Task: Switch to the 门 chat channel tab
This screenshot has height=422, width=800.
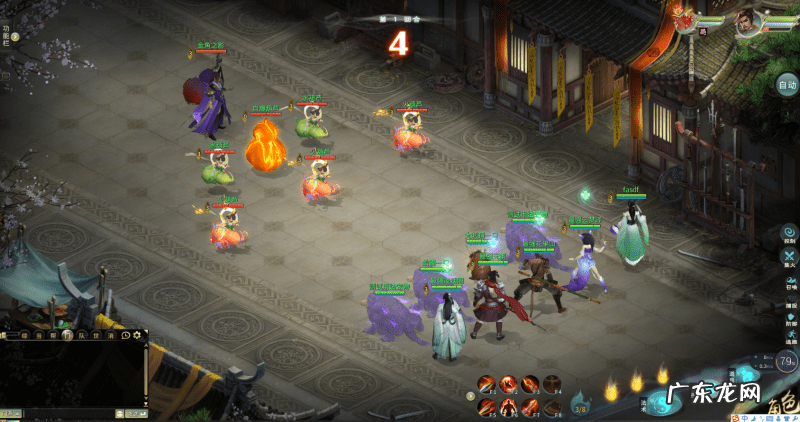Action: 69,336
